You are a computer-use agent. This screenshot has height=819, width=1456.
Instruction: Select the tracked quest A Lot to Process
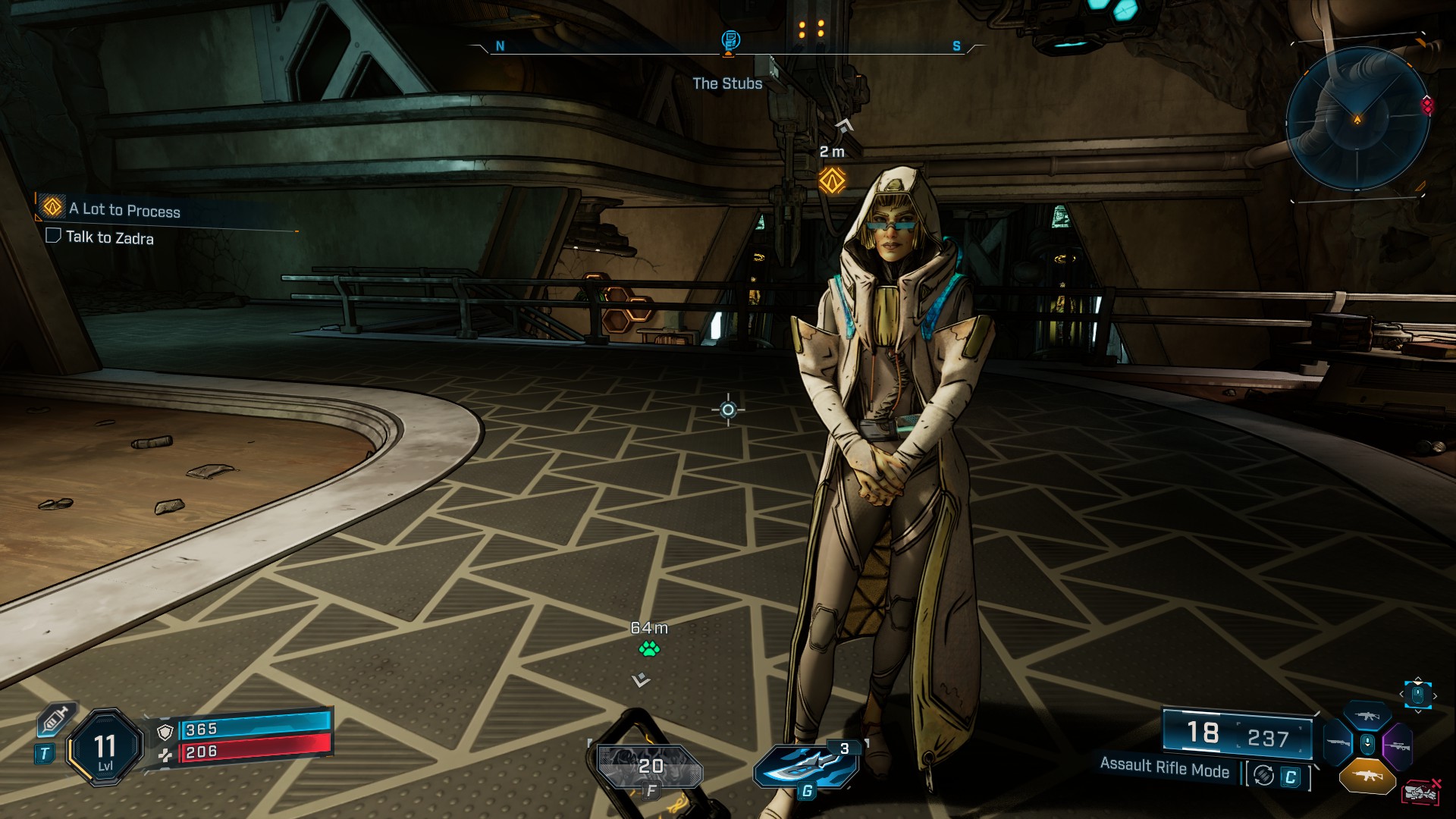125,210
